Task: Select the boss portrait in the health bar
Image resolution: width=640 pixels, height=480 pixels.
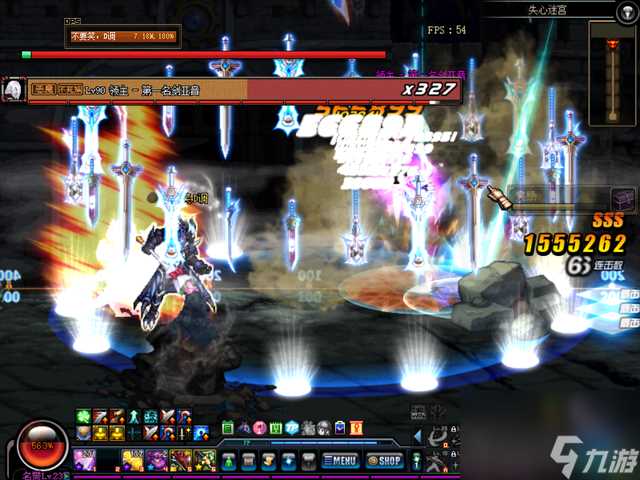Action: point(15,89)
